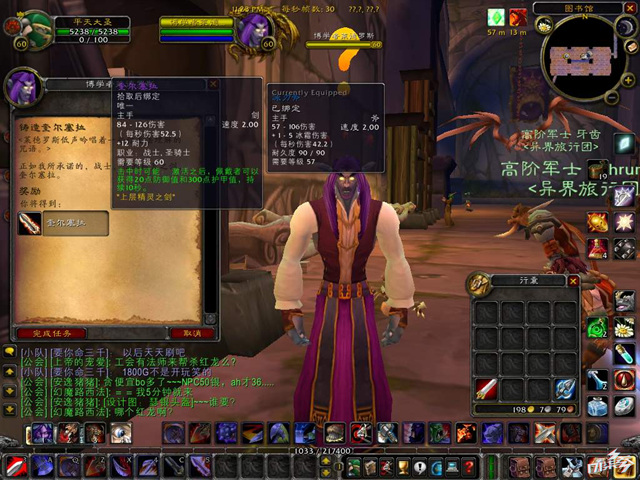This screenshot has width=640, height=480.
Task: Close the 行囊 backpack window
Action: (572, 283)
